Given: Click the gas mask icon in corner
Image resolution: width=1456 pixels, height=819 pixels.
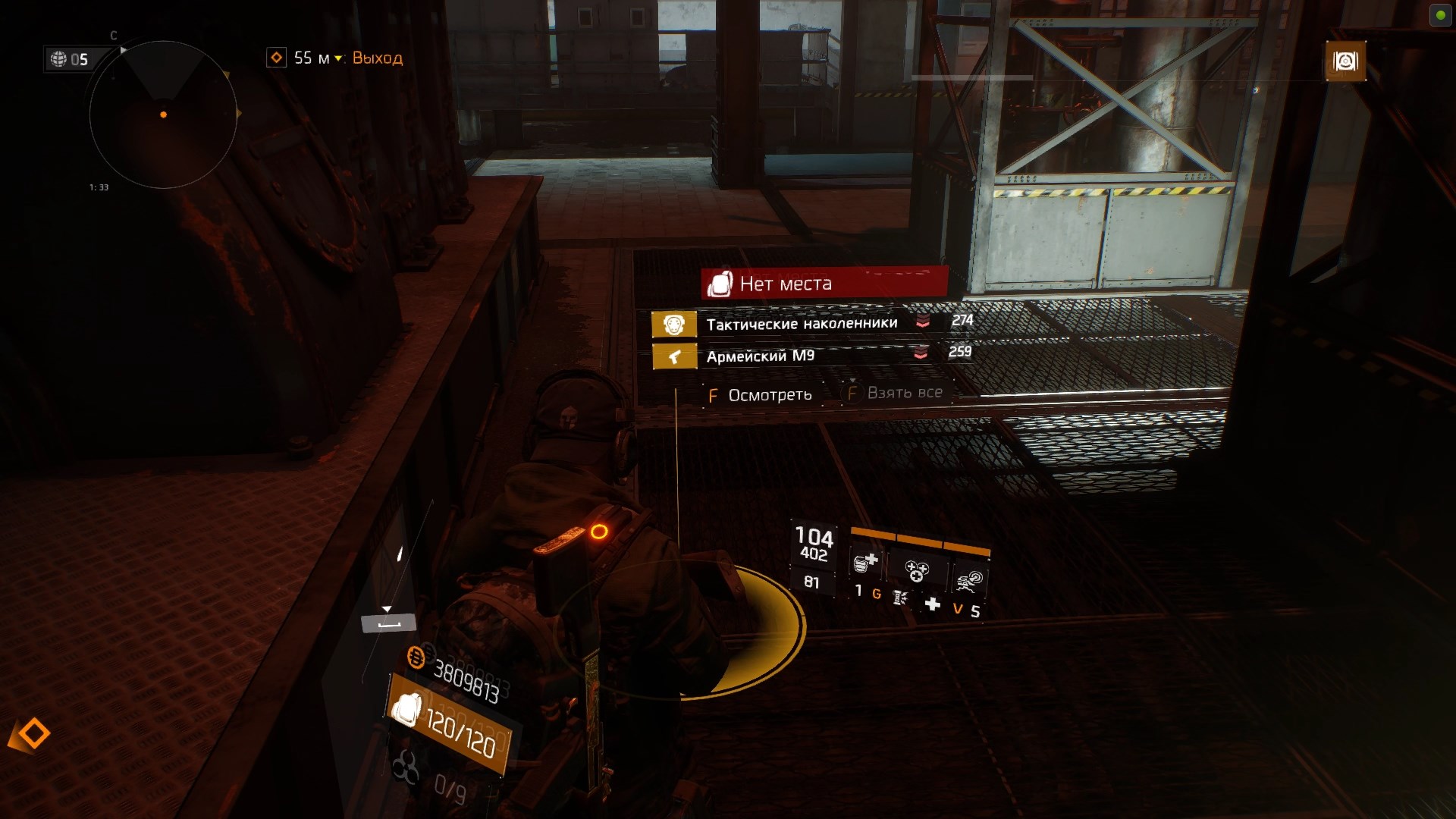Looking at the screenshot, I should (1345, 61).
